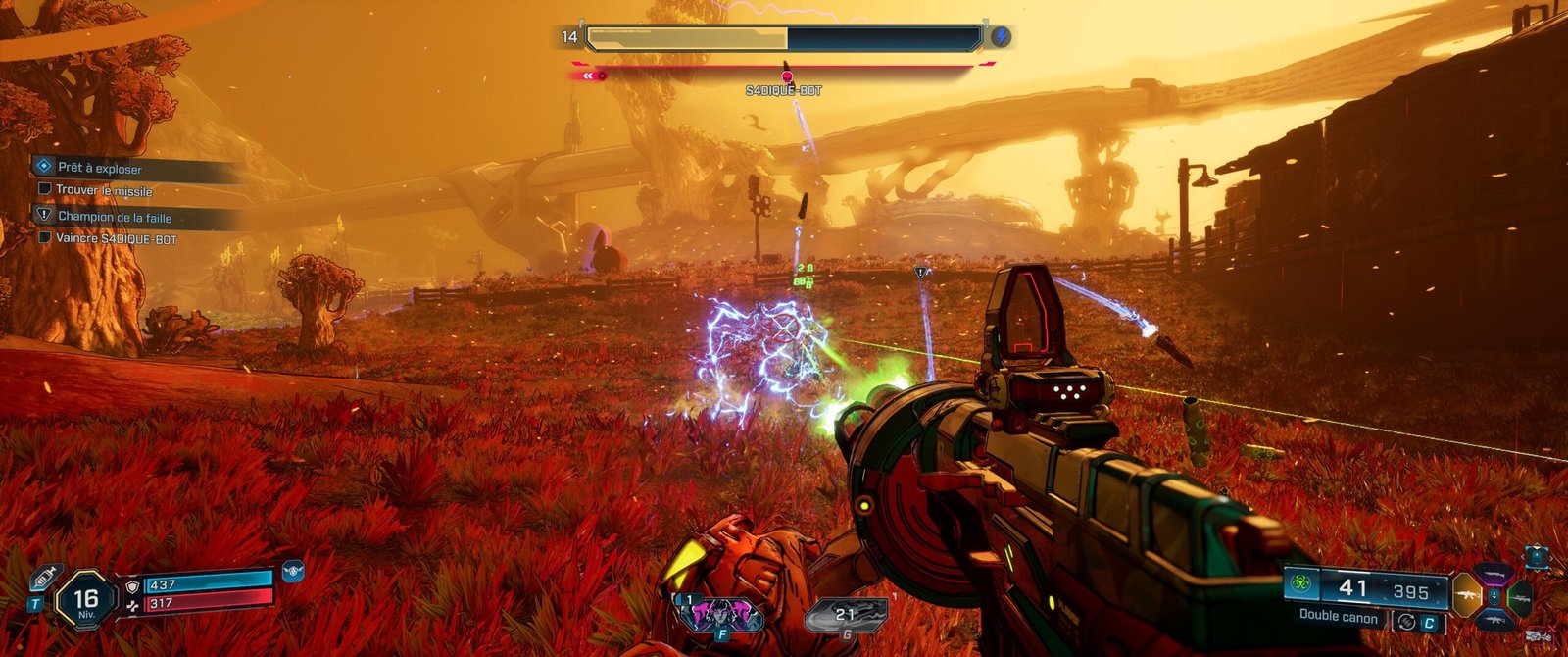This screenshot has width=1568, height=657.
Task: Click the level 16 hexagon badge
Action: click(x=85, y=600)
